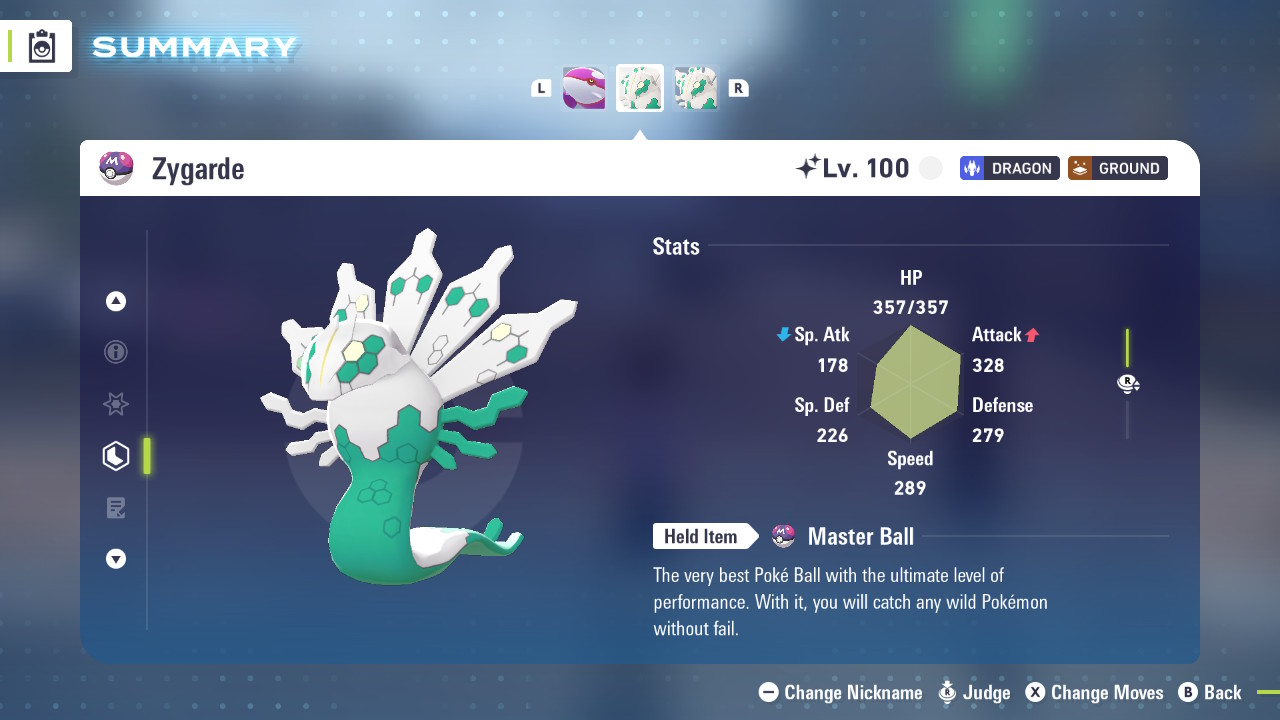
Task: Click the up arrow in the page sidebar
Action: pyautogui.click(x=116, y=301)
